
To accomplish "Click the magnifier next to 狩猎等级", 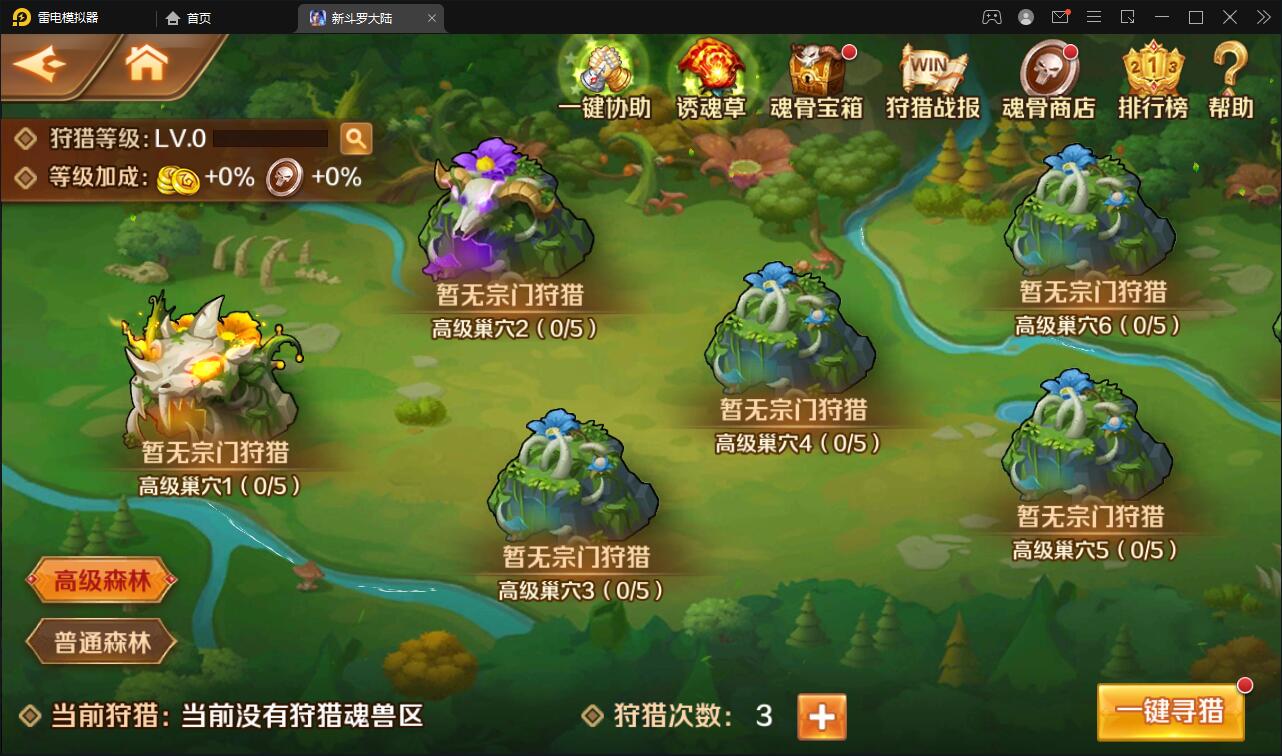I will click(x=357, y=138).
